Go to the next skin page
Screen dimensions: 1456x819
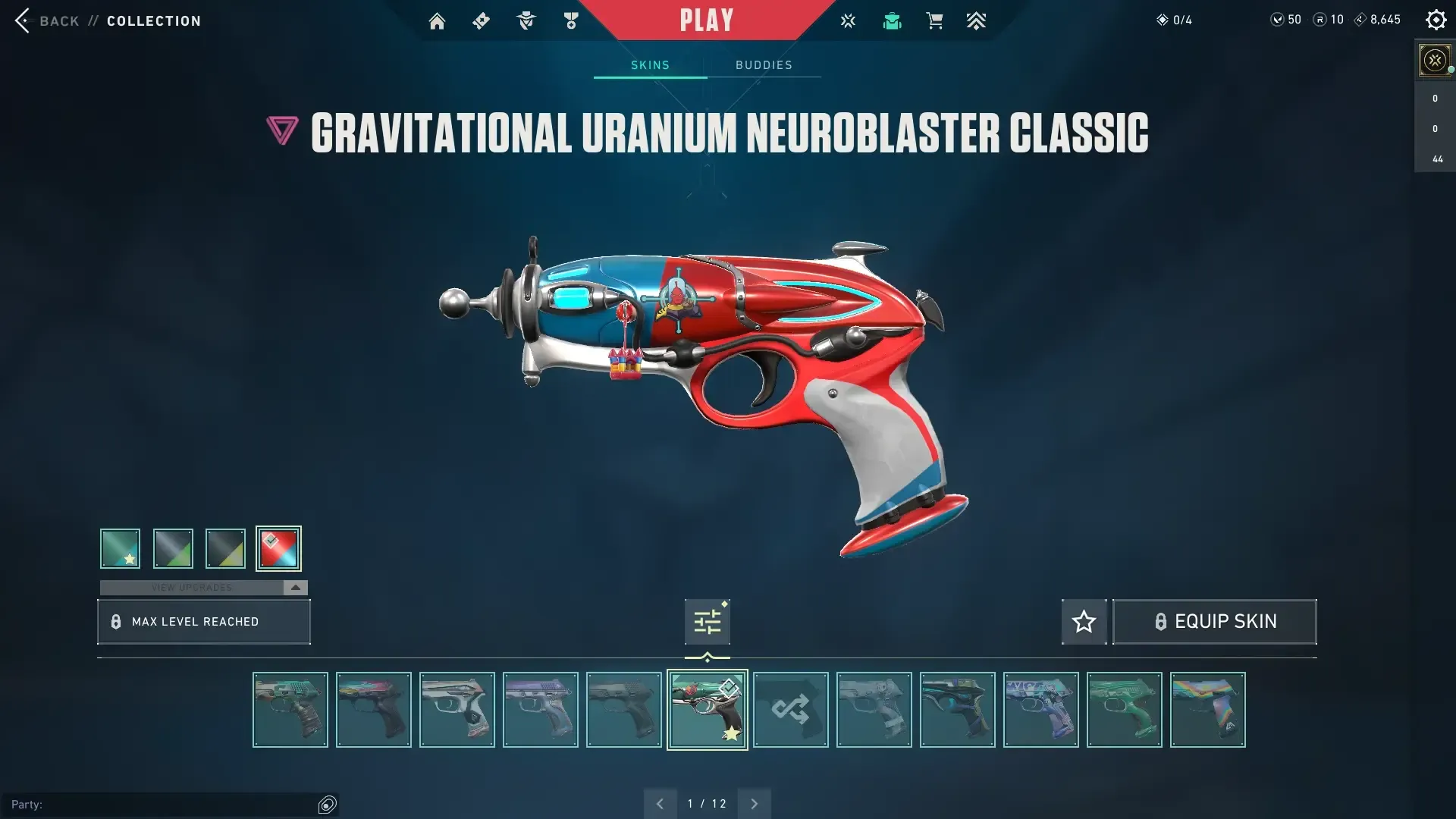[754, 804]
